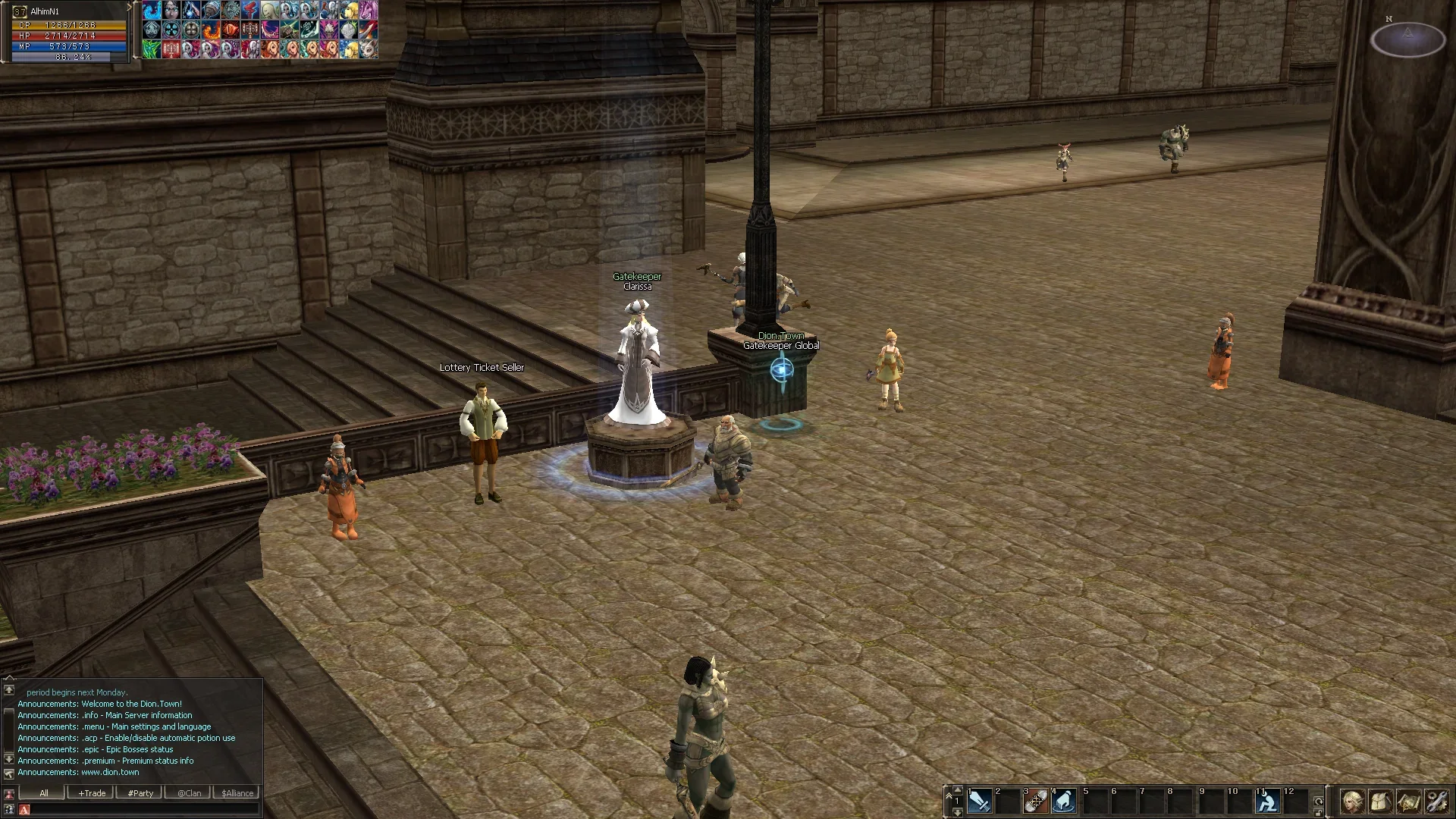Use the sword attack skill in slot 1

[x=979, y=801]
